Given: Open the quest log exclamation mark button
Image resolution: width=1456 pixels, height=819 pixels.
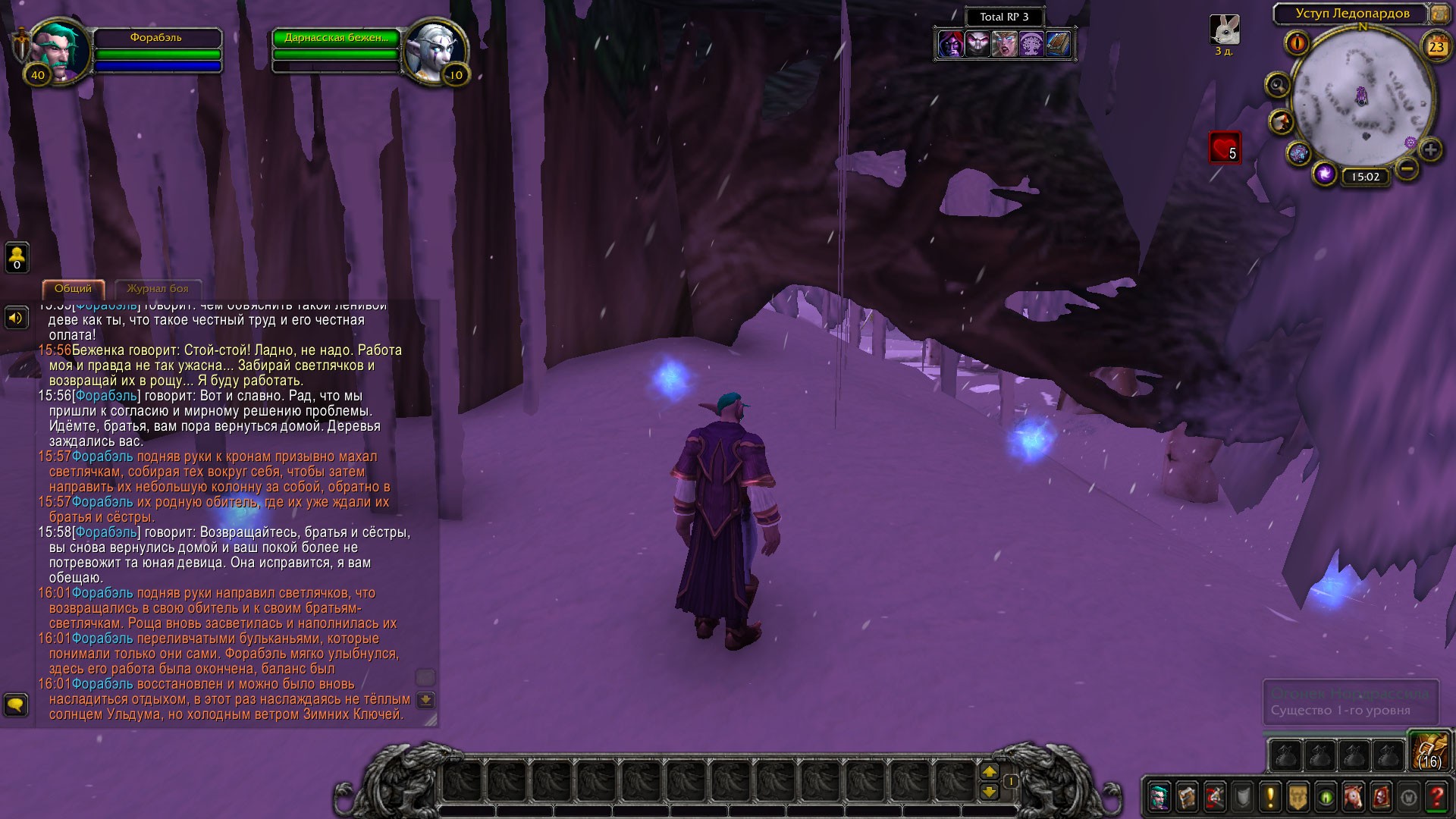Looking at the screenshot, I should point(1270,797).
